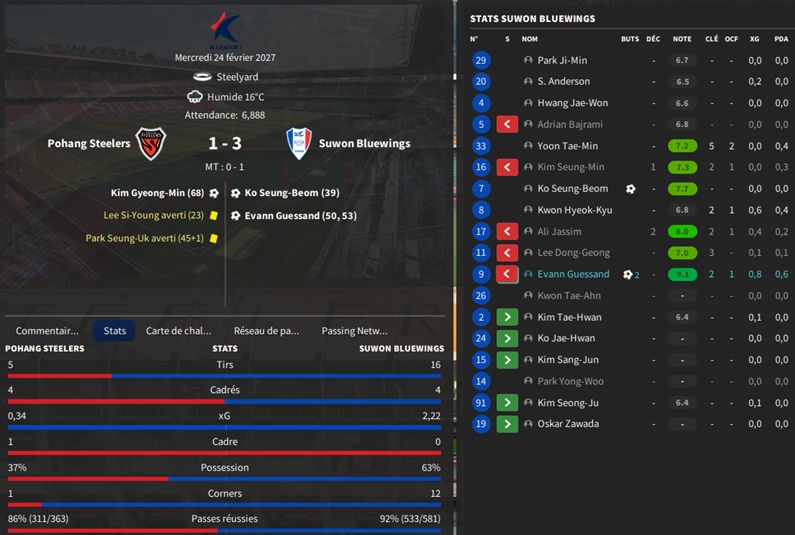
Task: Click Oskar Zawada's row
Action: click(x=568, y=424)
